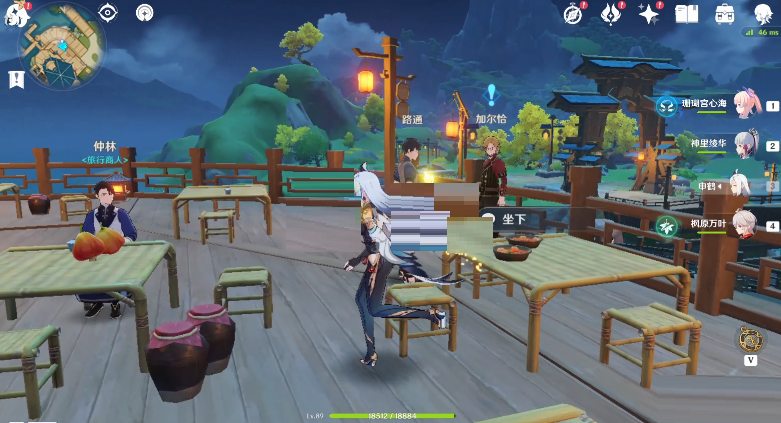
Task: Open the backpack inventory
Action: (x=724, y=13)
